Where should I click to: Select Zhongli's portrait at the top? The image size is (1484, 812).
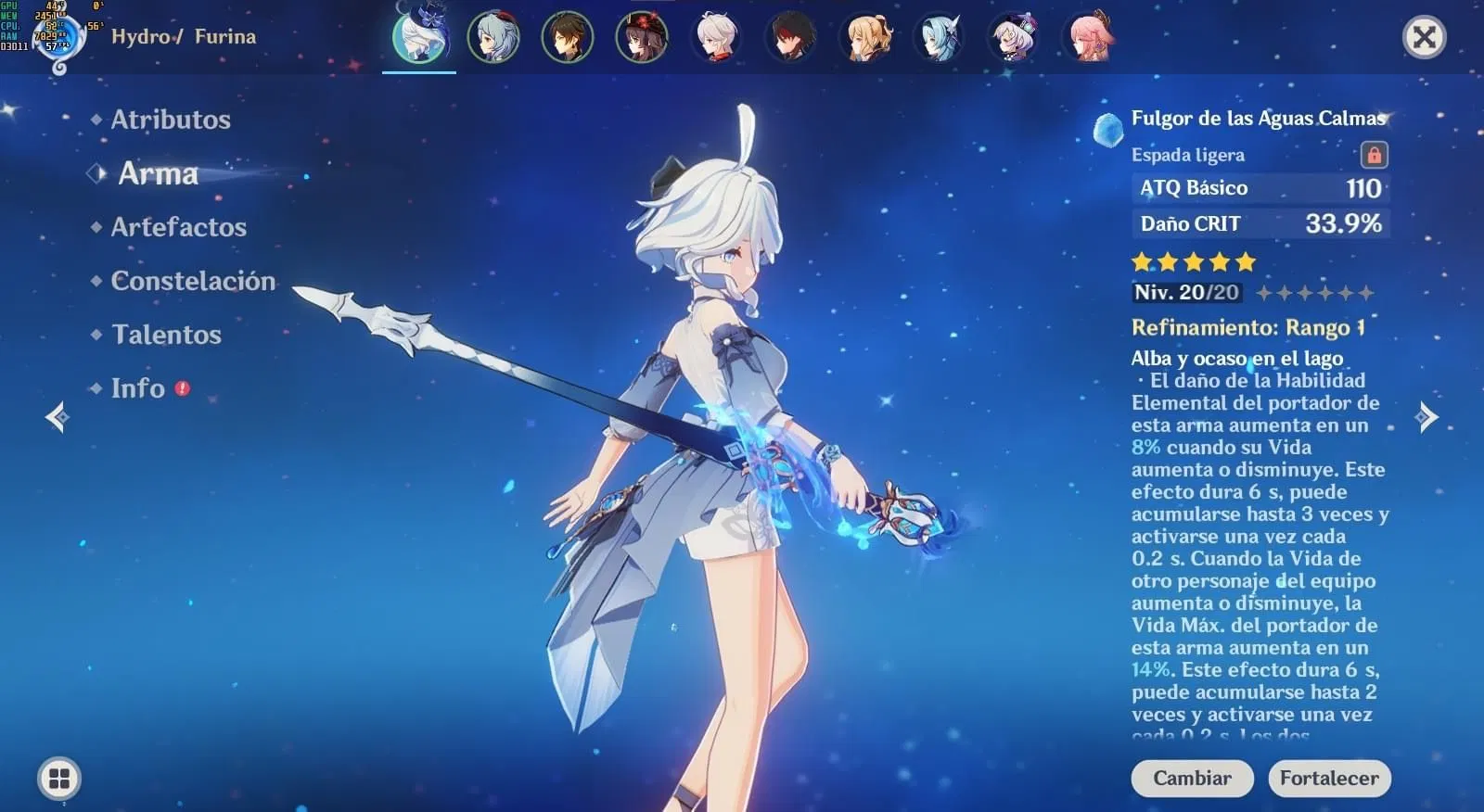pyautogui.click(x=568, y=39)
